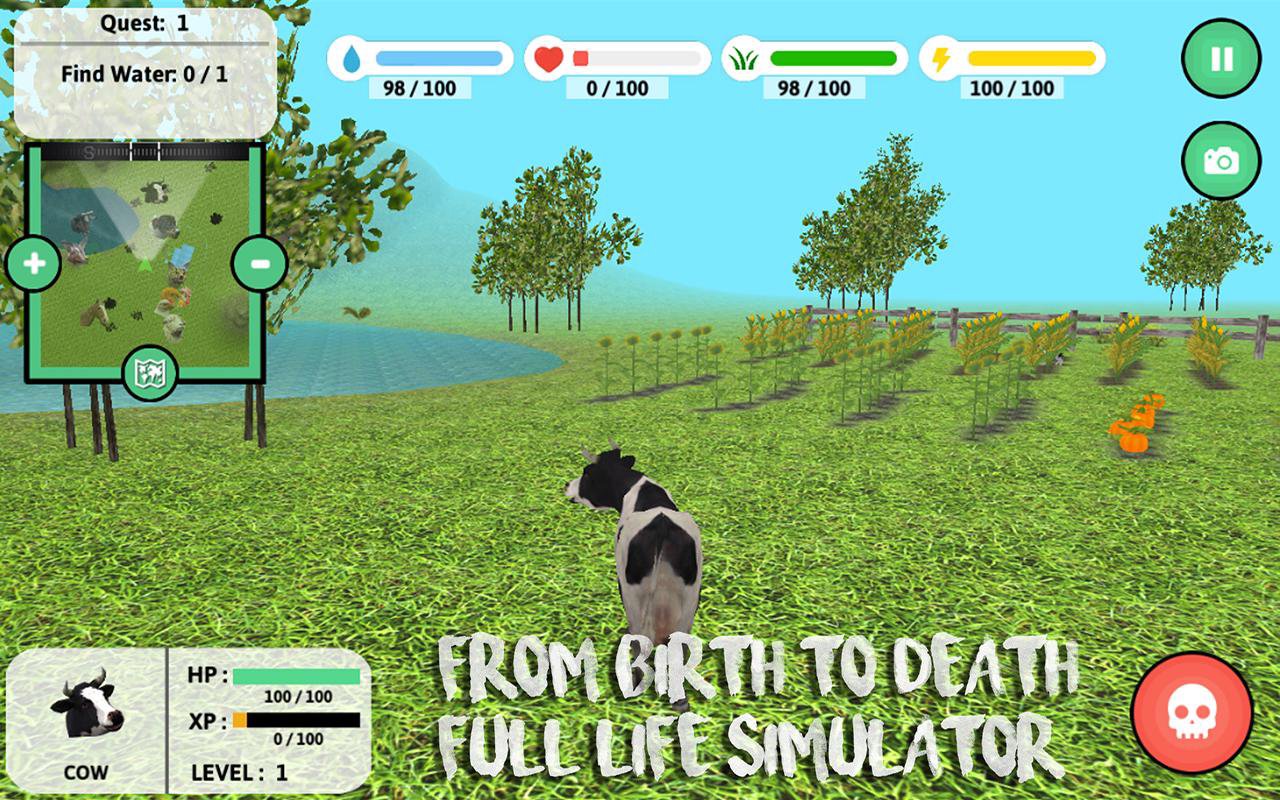The height and width of the screenshot is (800, 1280).
Task: Open the full world map
Action: pyautogui.click(x=150, y=372)
